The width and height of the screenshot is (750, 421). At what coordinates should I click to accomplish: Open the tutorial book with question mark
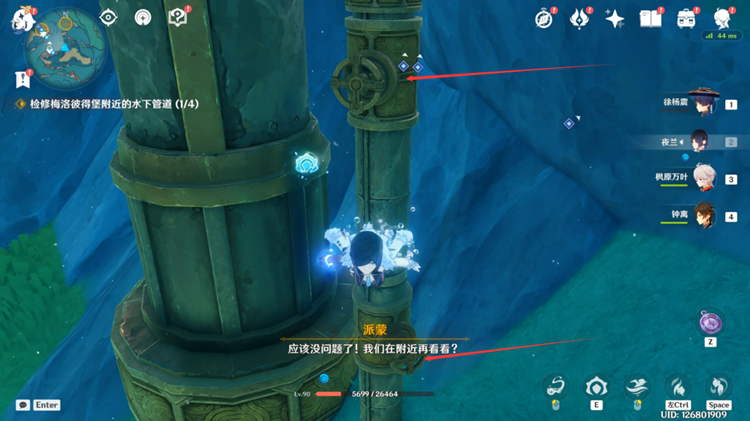point(177,17)
